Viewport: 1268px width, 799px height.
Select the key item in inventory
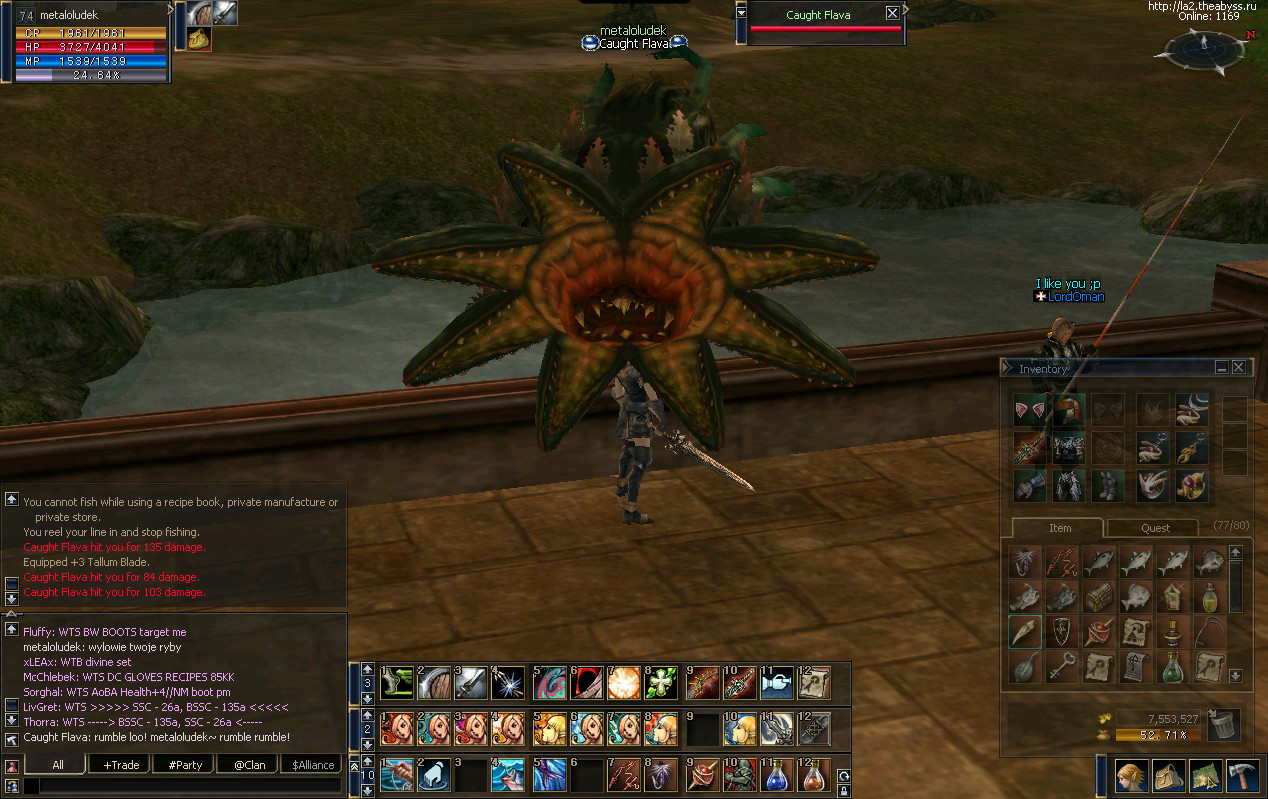point(1062,667)
